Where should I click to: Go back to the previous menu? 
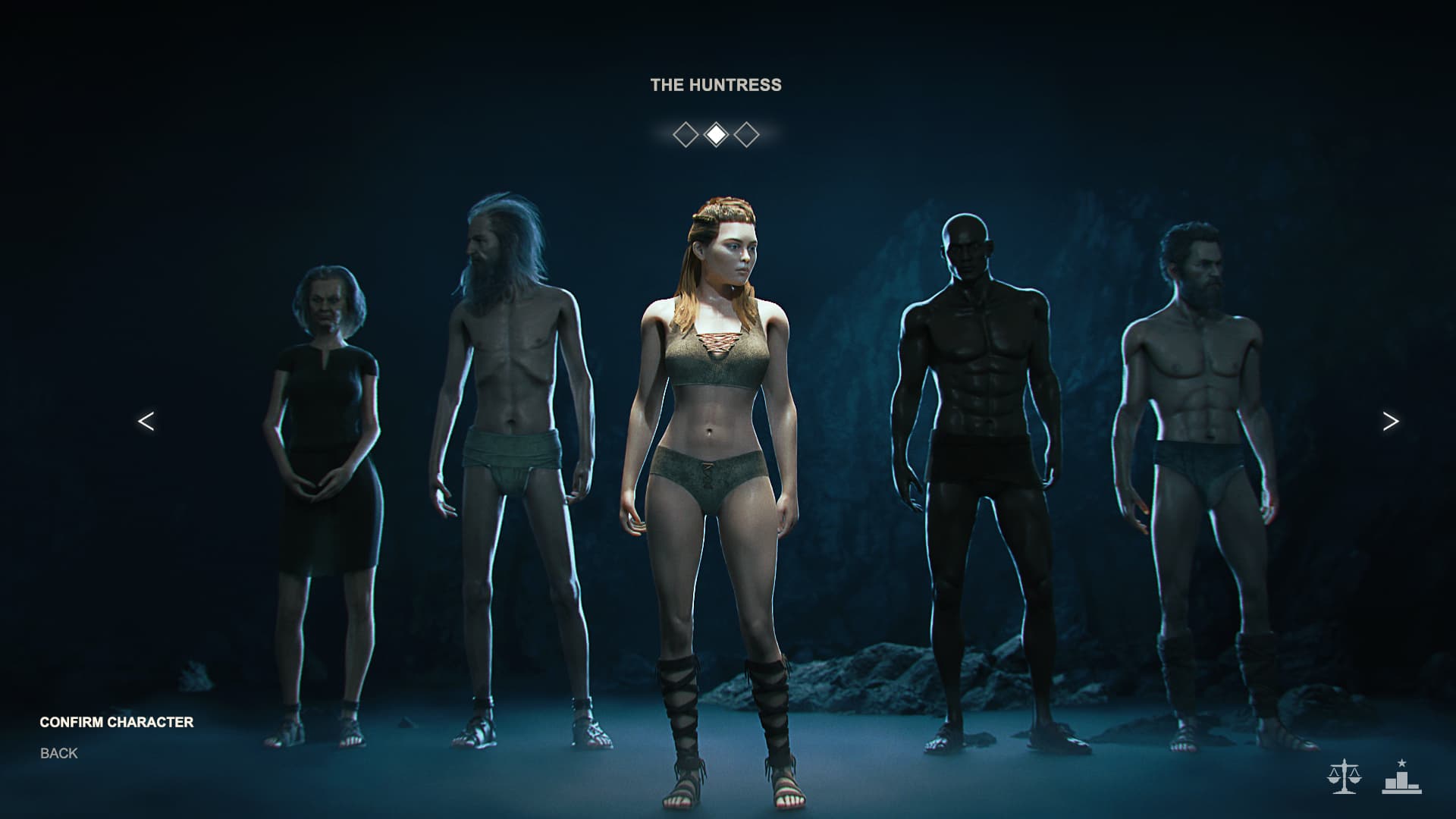click(59, 753)
